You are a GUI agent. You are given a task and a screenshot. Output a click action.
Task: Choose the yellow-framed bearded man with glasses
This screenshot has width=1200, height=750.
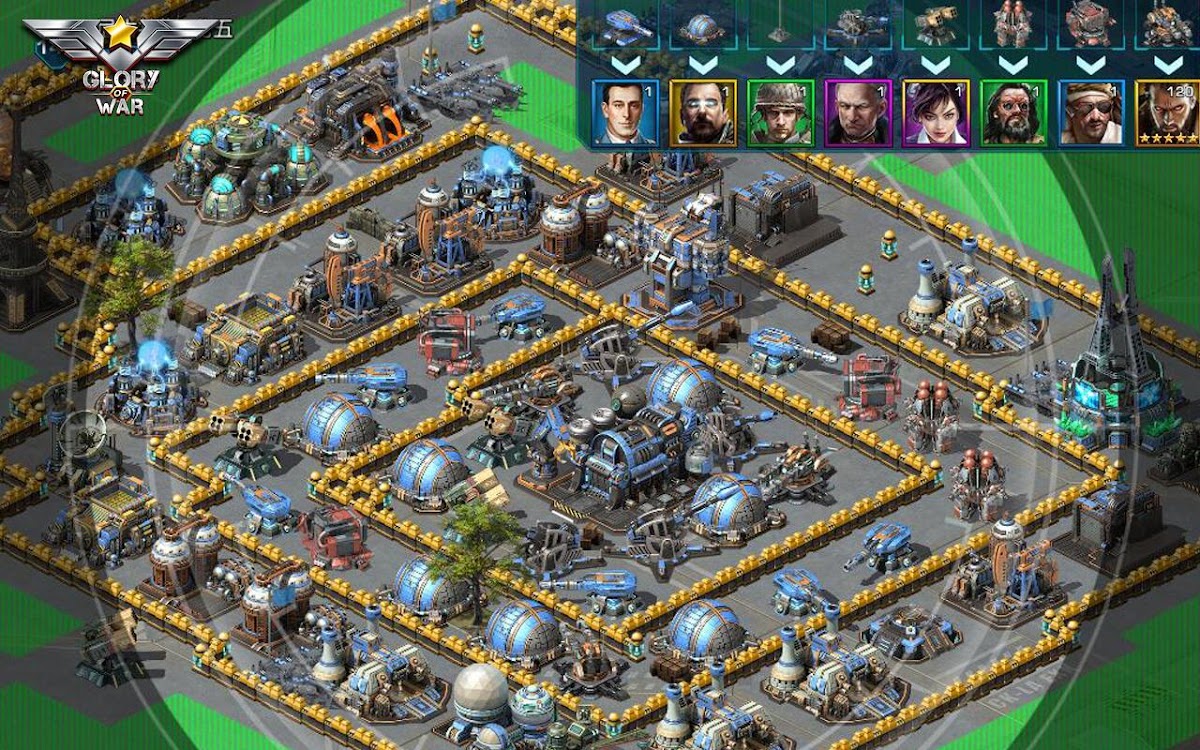click(x=702, y=112)
